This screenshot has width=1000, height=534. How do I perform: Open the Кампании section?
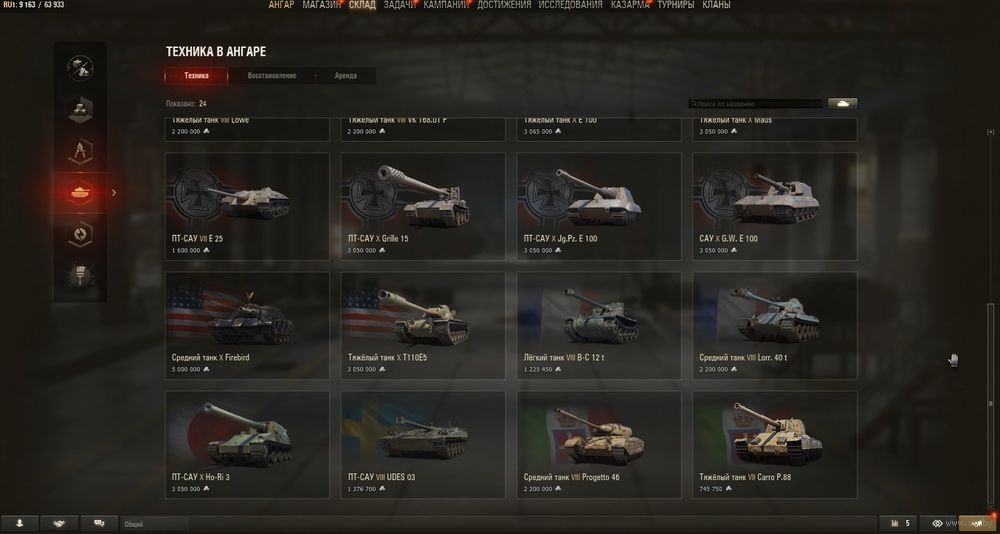tap(447, 5)
